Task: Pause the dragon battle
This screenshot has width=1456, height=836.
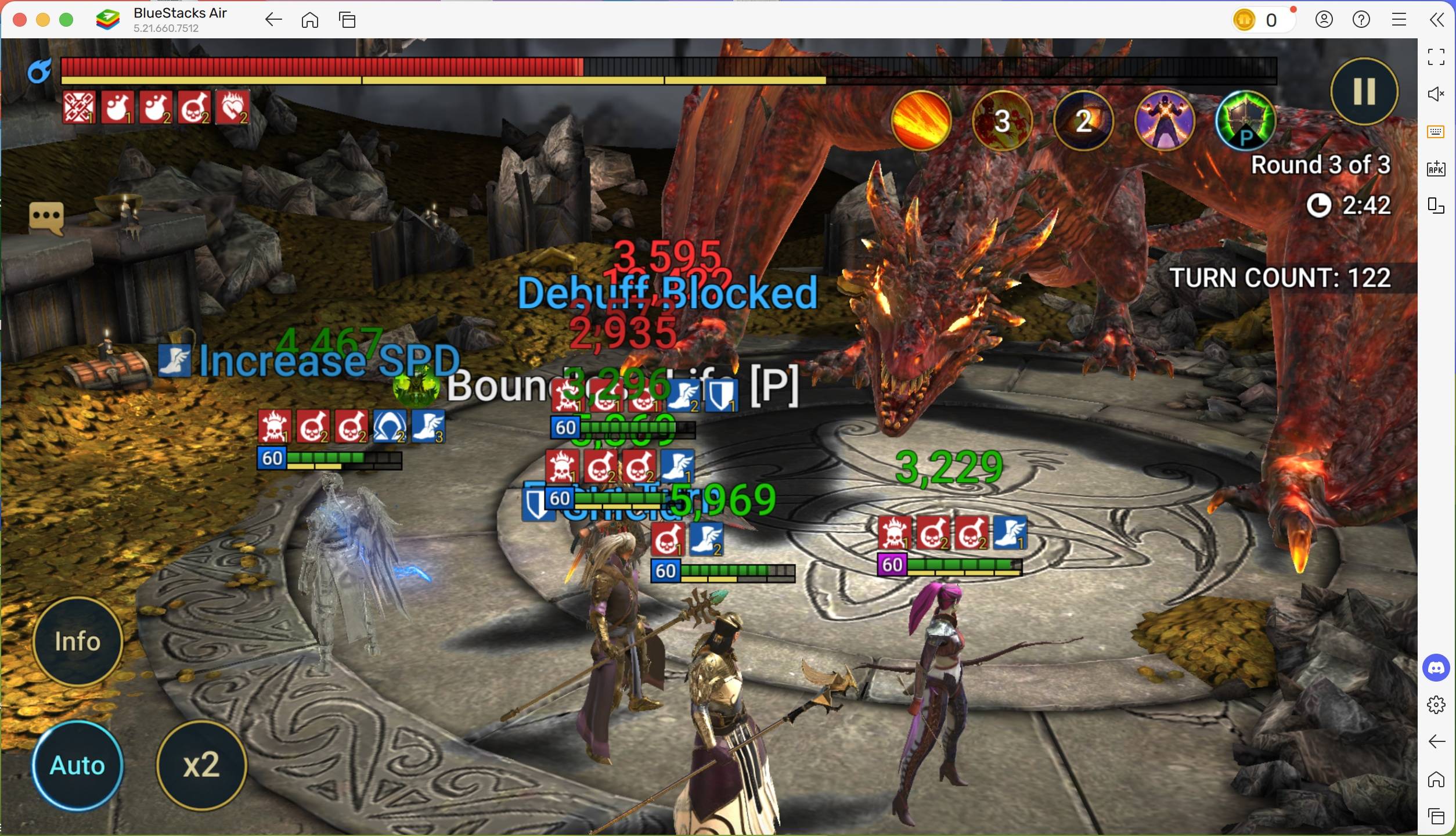Action: click(x=1363, y=91)
